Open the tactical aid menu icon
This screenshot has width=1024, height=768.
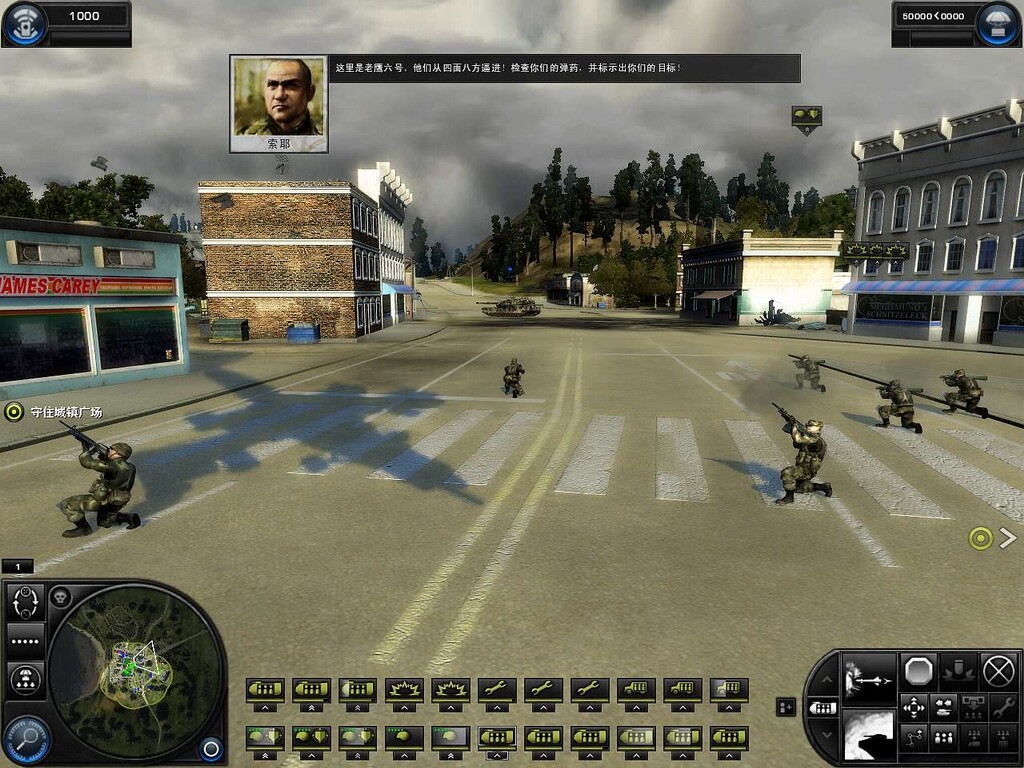coord(24,25)
